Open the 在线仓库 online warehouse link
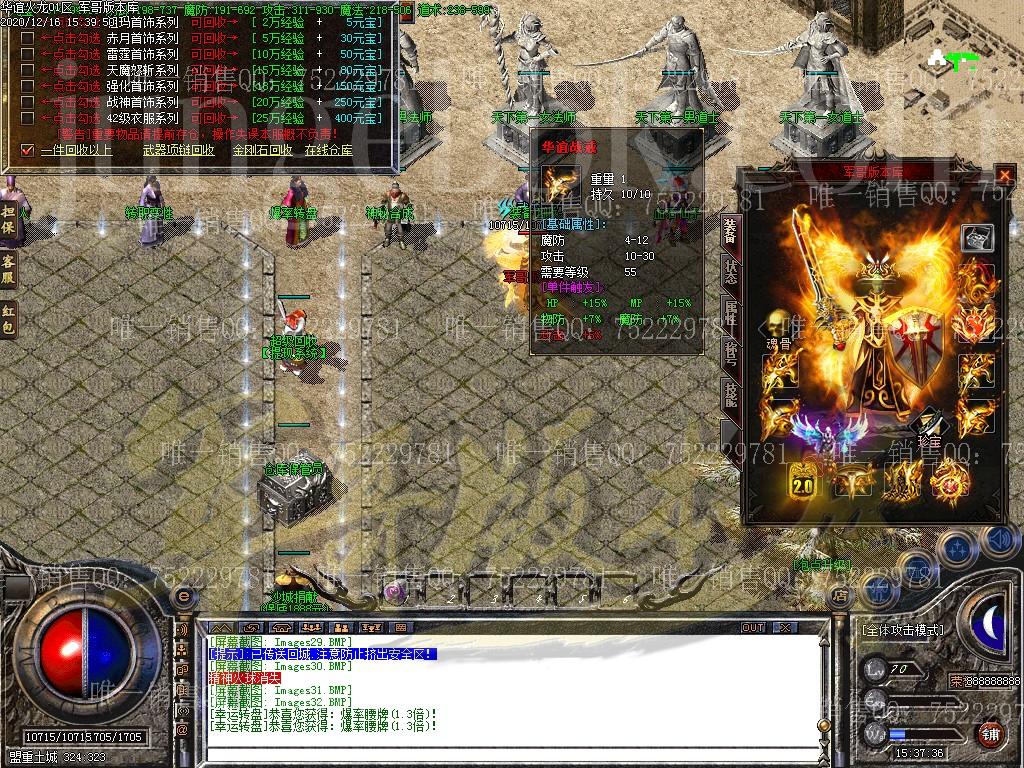This screenshot has height=768, width=1024. [x=328, y=150]
